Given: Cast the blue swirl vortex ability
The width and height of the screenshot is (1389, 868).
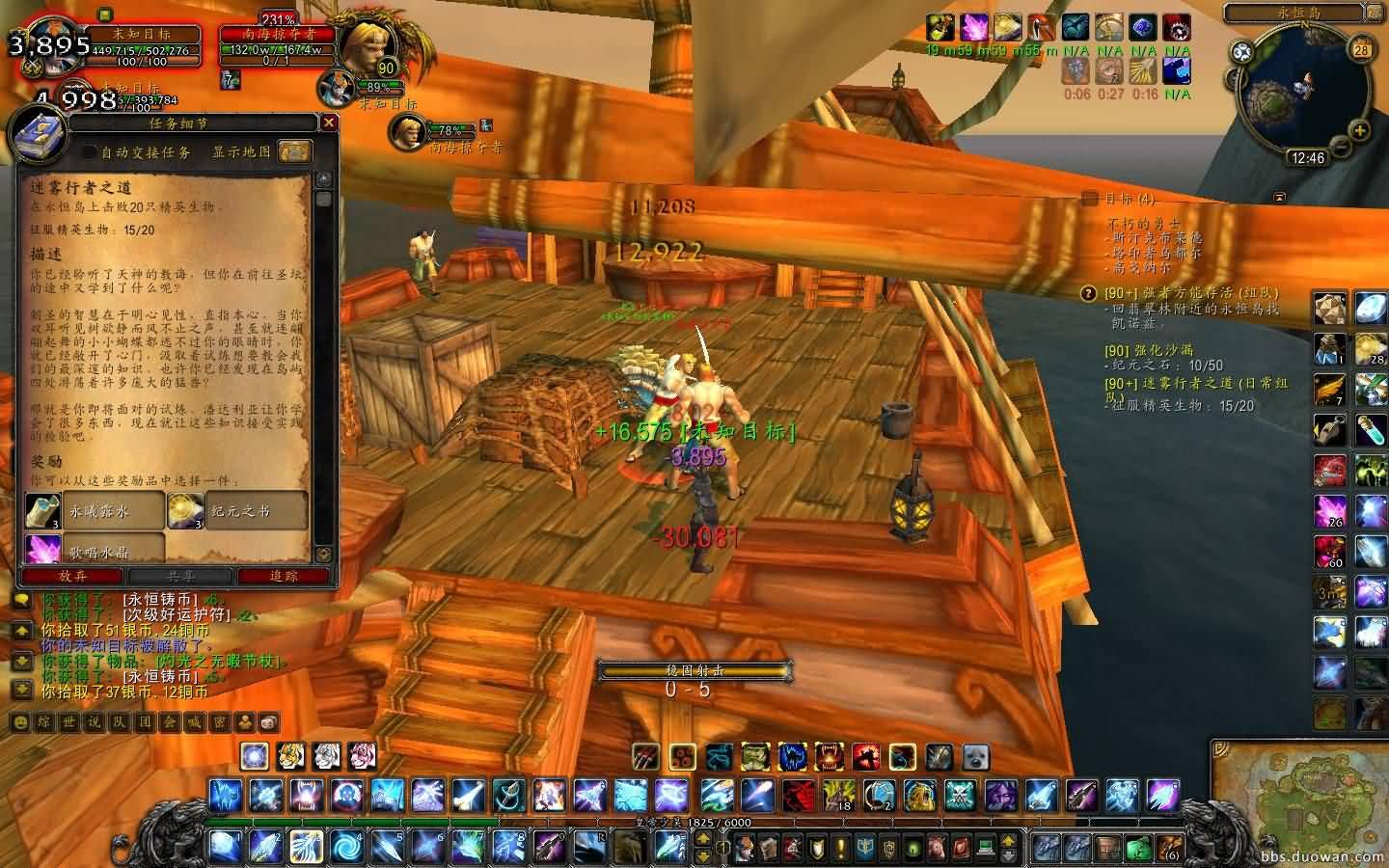Looking at the screenshot, I should (344, 846).
